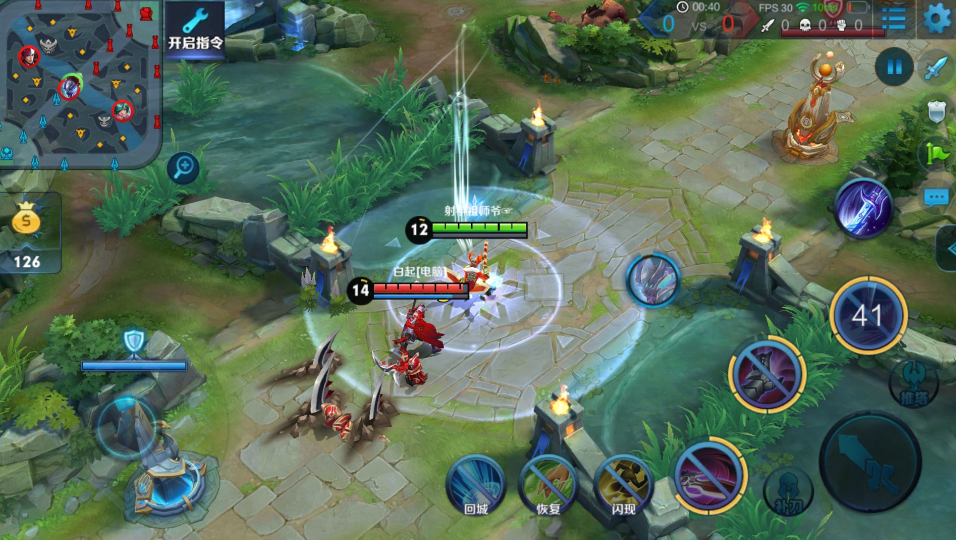Screen dimensions: 956x540
Task: Open the settings gear
Action: (x=937, y=17)
